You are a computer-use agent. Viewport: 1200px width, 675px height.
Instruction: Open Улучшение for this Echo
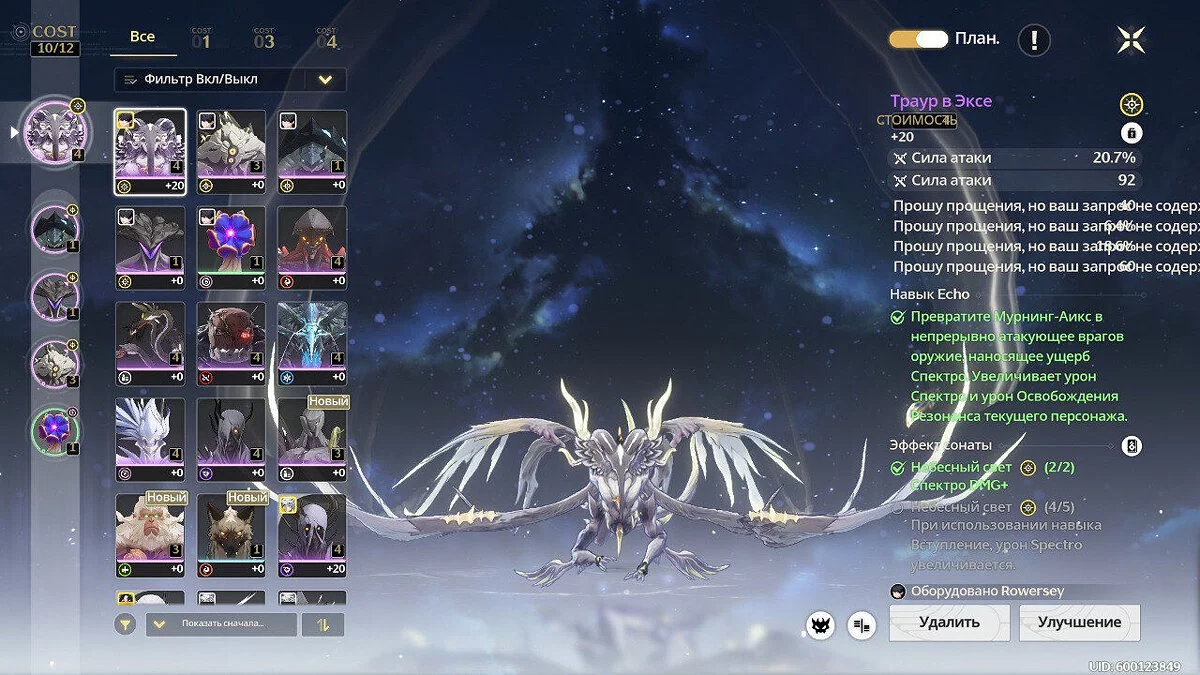1079,623
